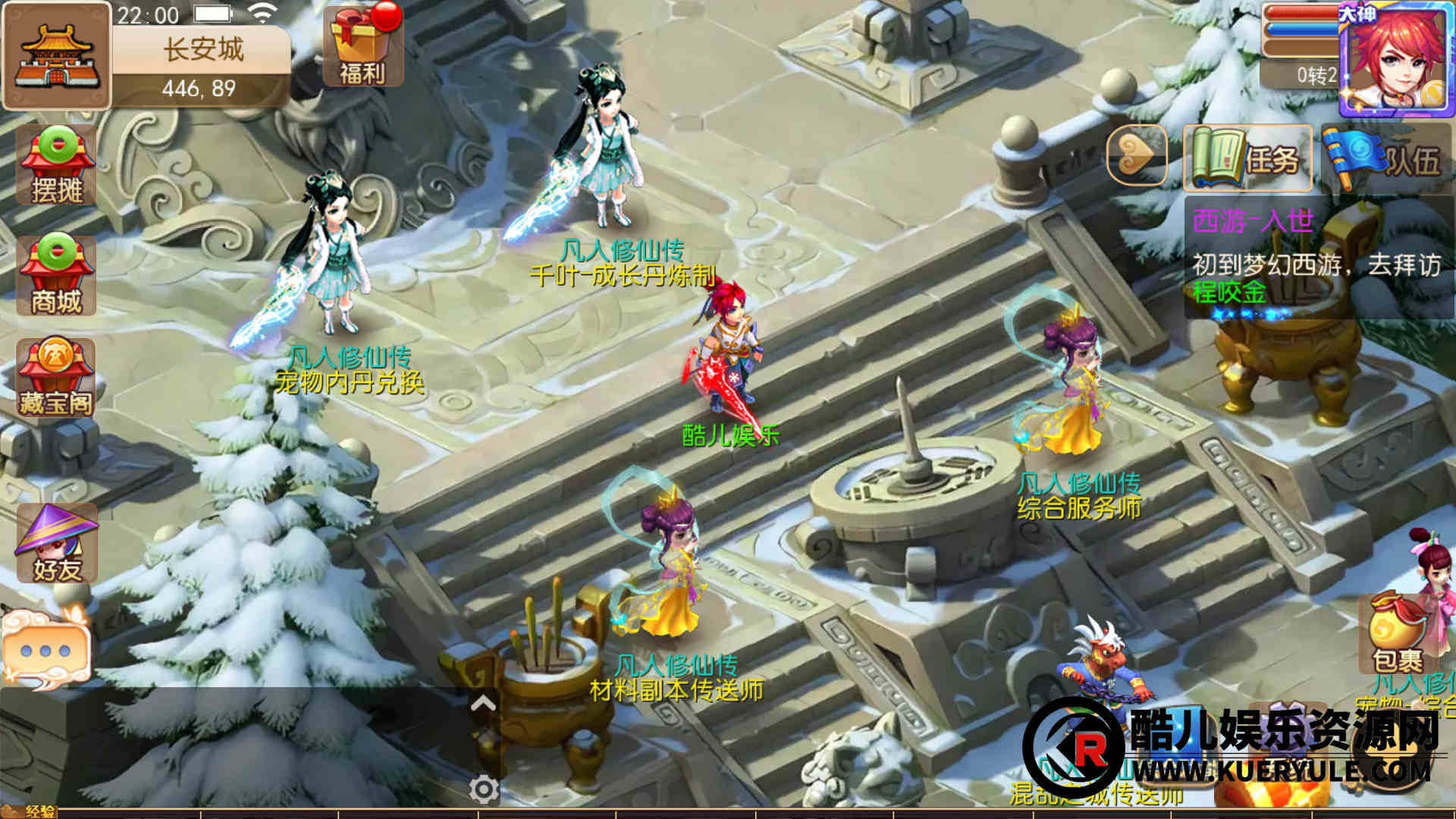Open the 藏宝阁 treasure pavilion
Screen dimensions: 1456x819
(x=57, y=378)
